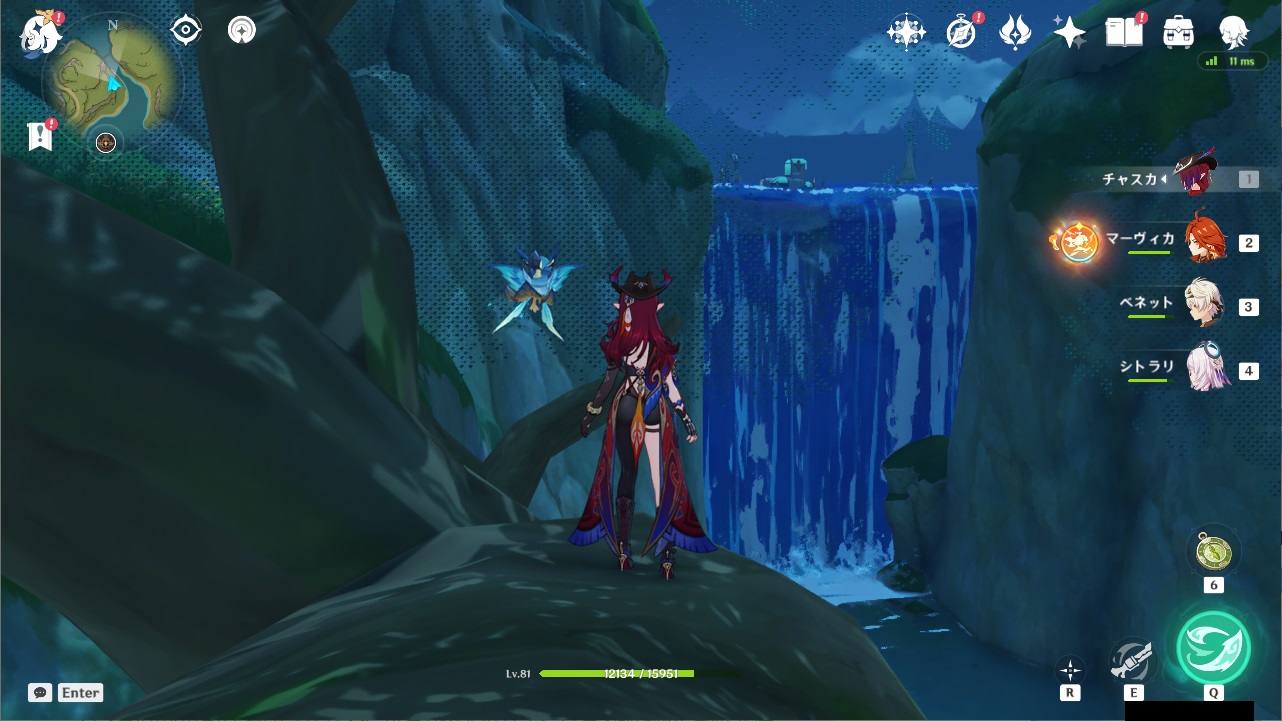
Task: Open the Adventurer Handbook
Action: (1124, 33)
